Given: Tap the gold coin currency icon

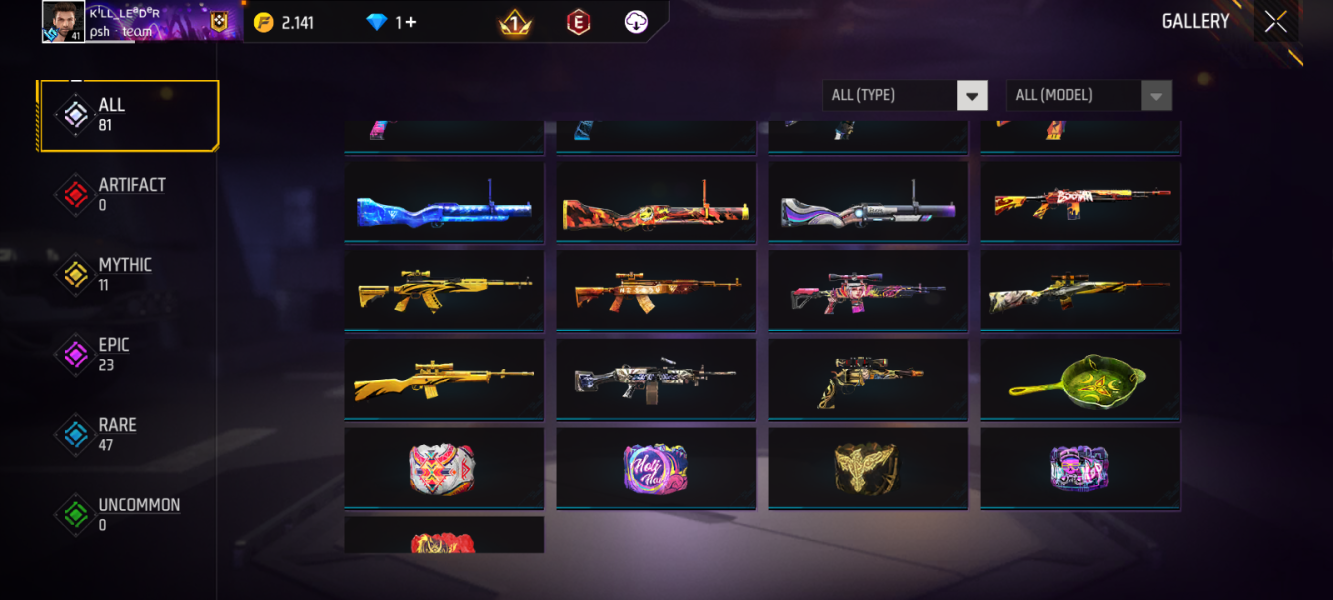Looking at the screenshot, I should click(264, 22).
